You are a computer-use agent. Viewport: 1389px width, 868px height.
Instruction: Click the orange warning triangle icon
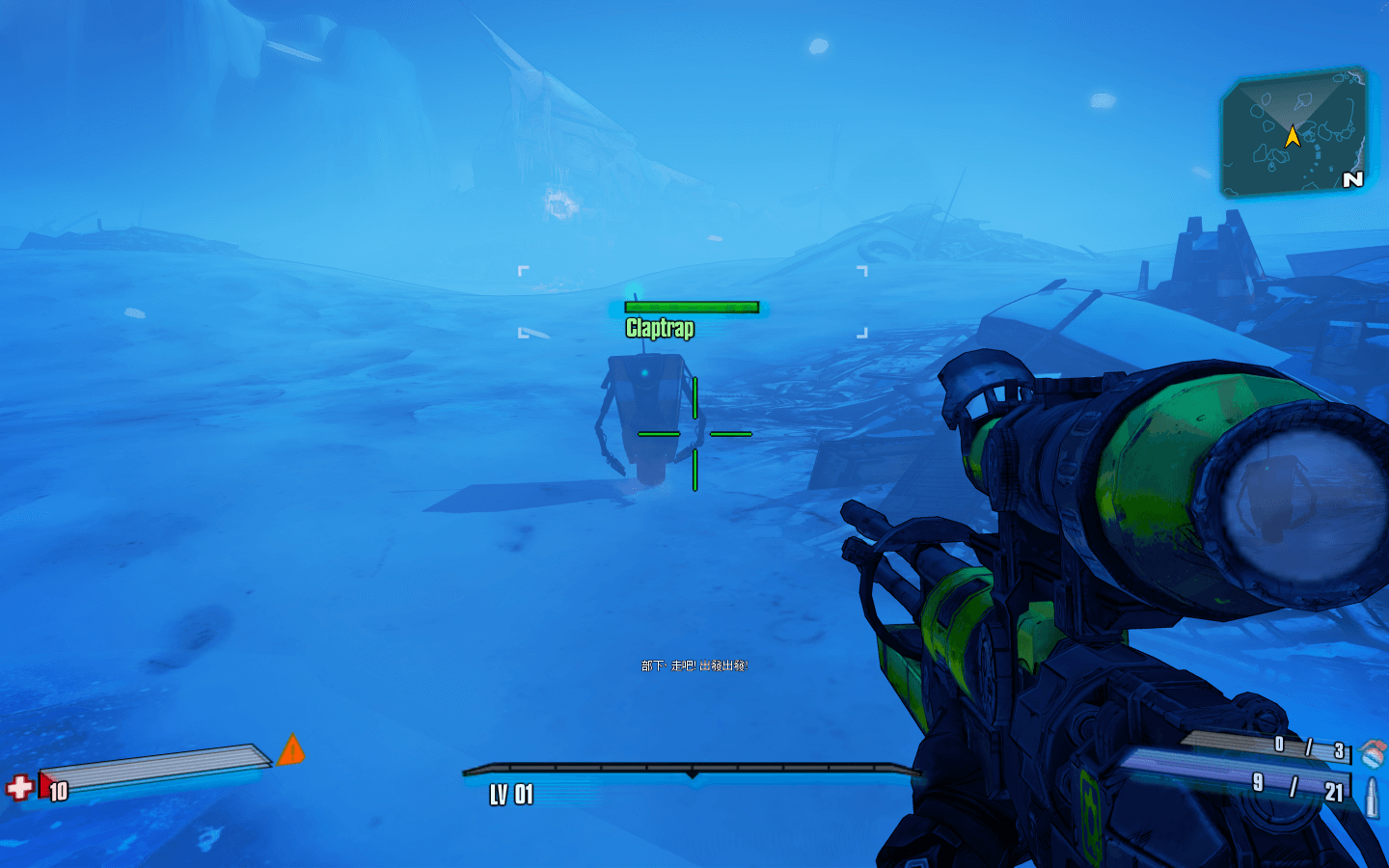291,750
